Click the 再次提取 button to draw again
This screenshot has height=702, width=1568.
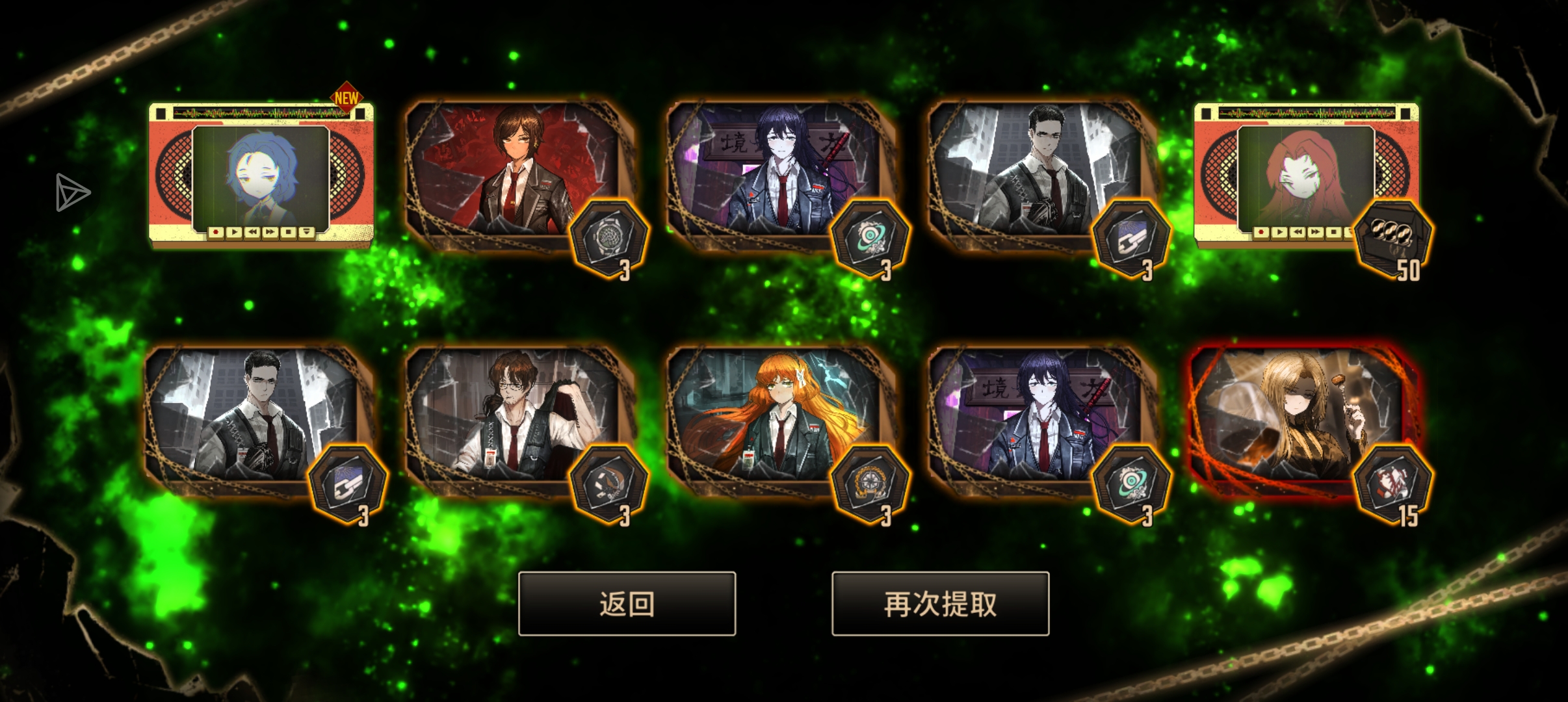(x=941, y=603)
